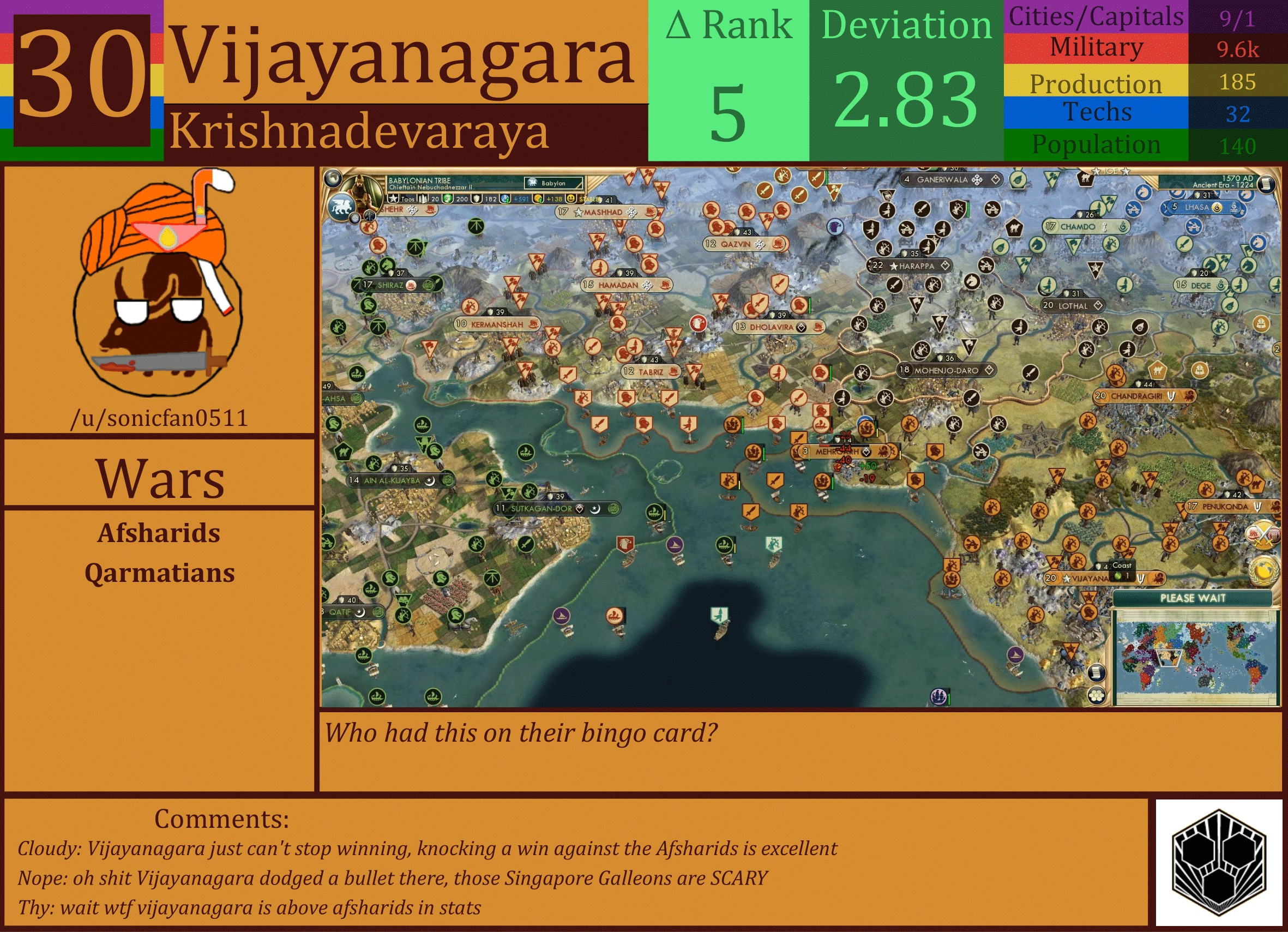Click the green culture icon showing 200

[449, 200]
